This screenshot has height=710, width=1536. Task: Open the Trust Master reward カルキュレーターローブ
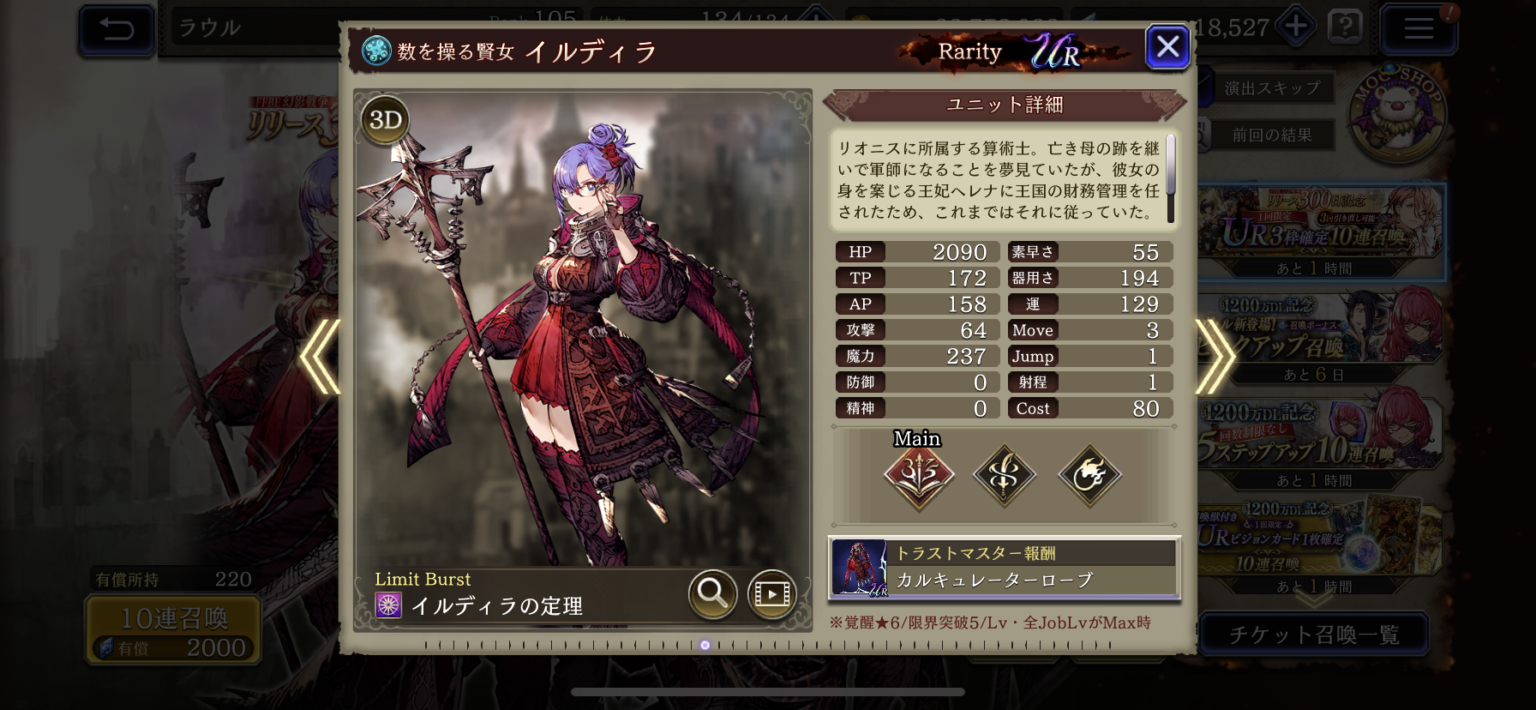tap(1004, 567)
